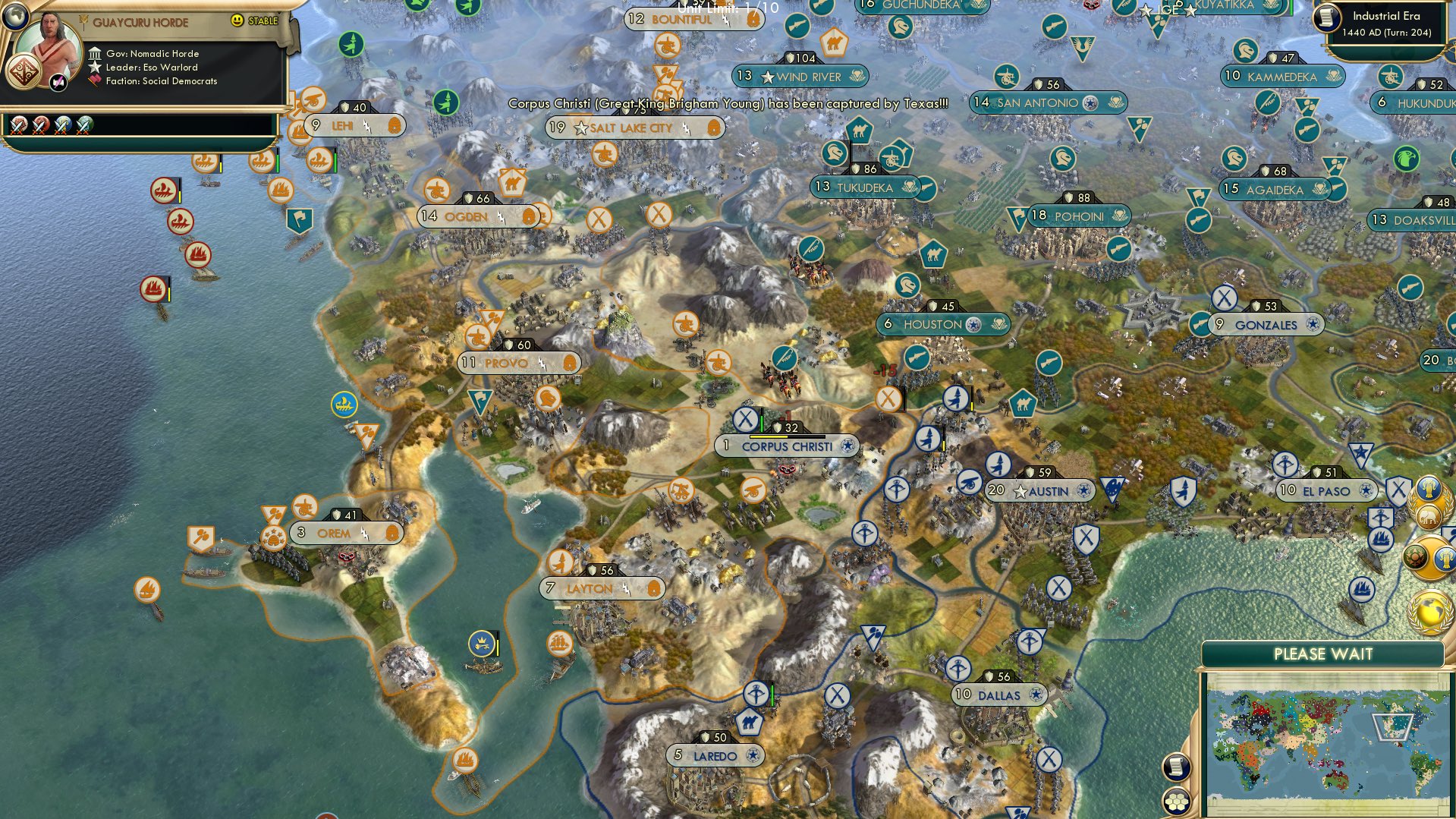Screen dimensions: 1456x819
Task: Open the Dallas city banner
Action: pos(998,695)
